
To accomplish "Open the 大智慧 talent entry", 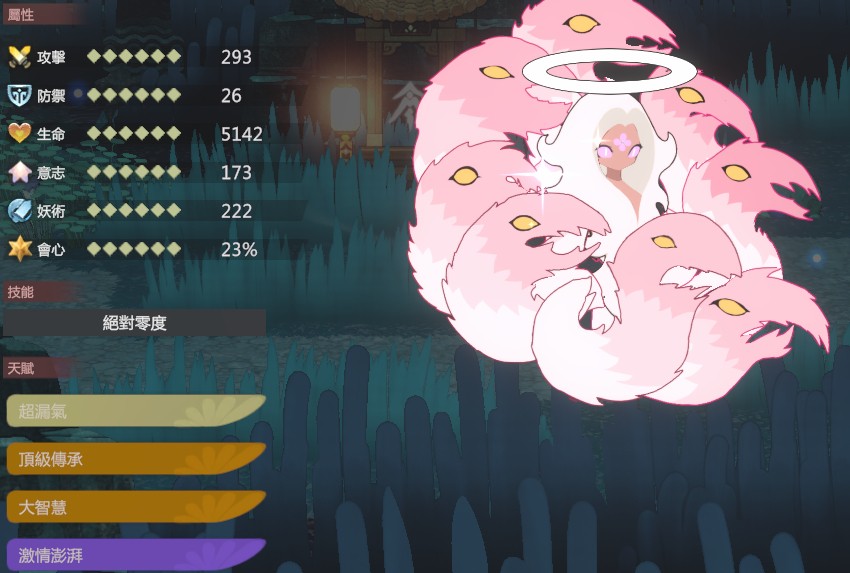I will tap(135, 507).
